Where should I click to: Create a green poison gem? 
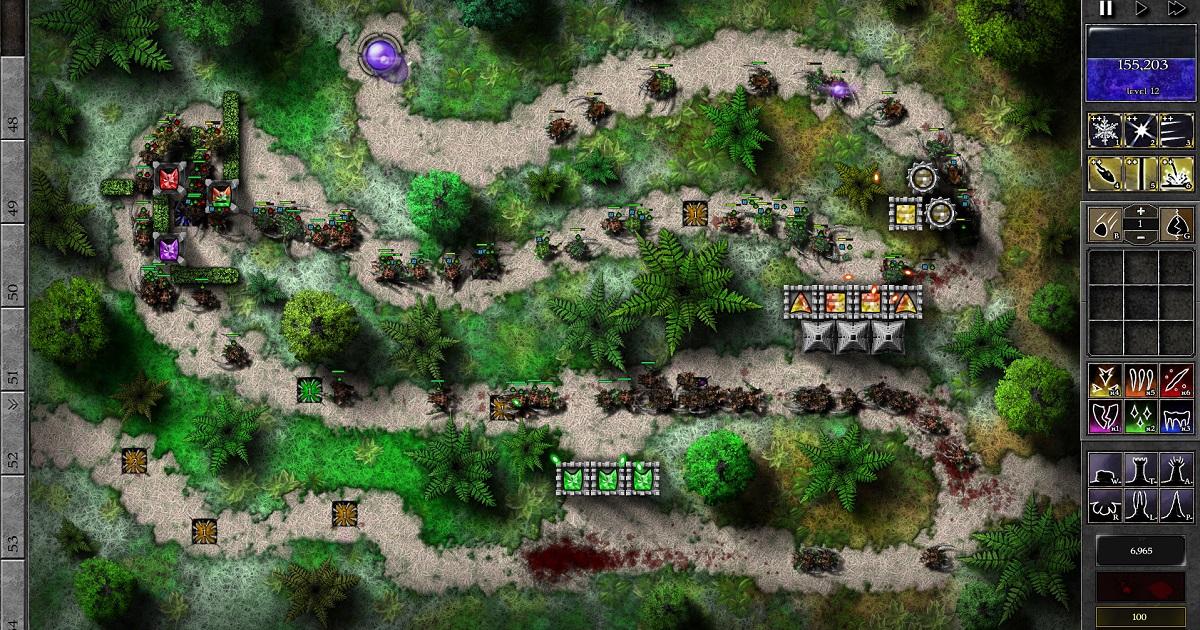pyautogui.click(x=1141, y=415)
